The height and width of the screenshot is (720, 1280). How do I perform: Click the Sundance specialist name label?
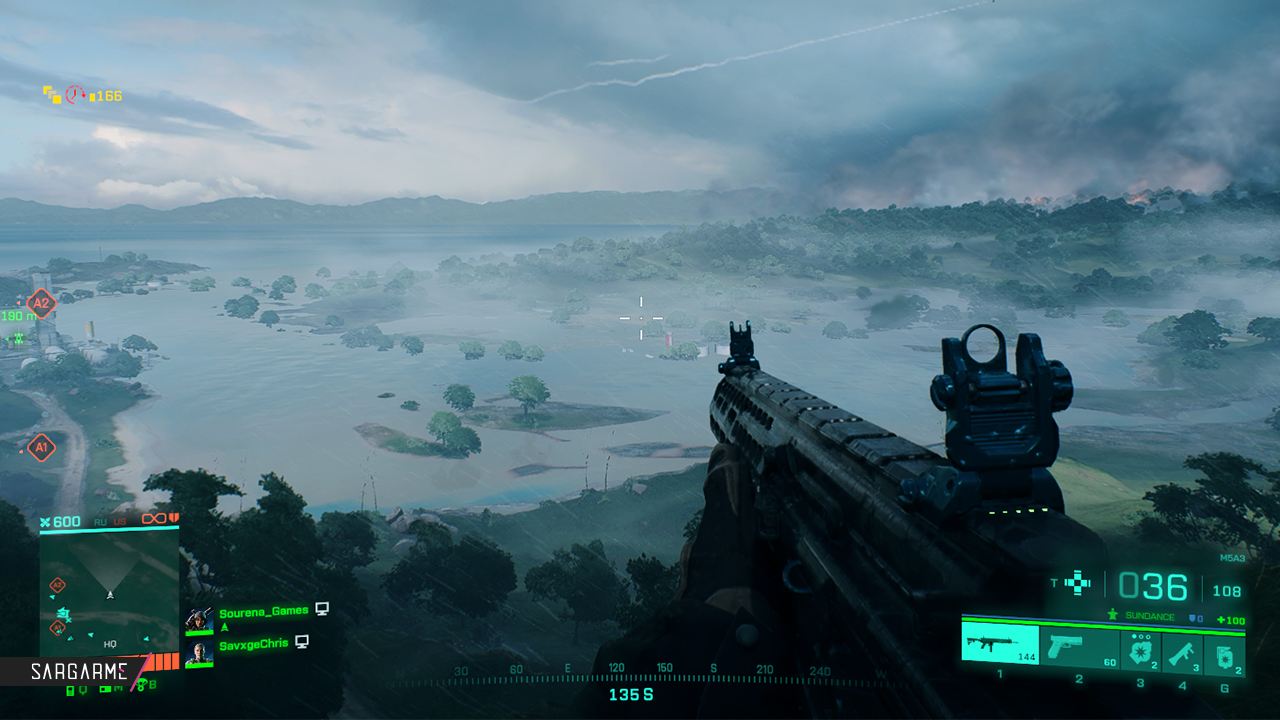click(x=1149, y=617)
